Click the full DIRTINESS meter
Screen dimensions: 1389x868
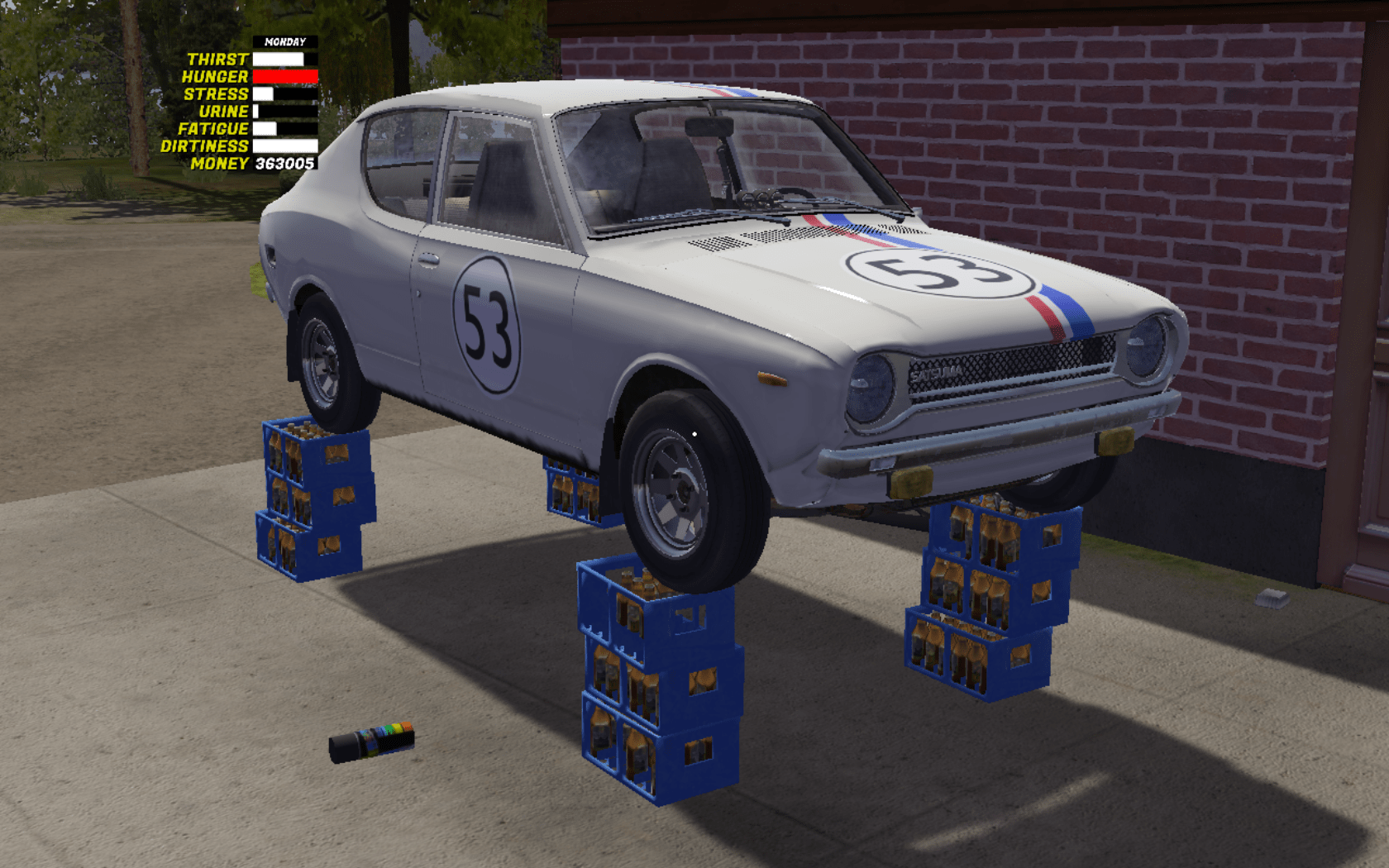click(x=285, y=145)
